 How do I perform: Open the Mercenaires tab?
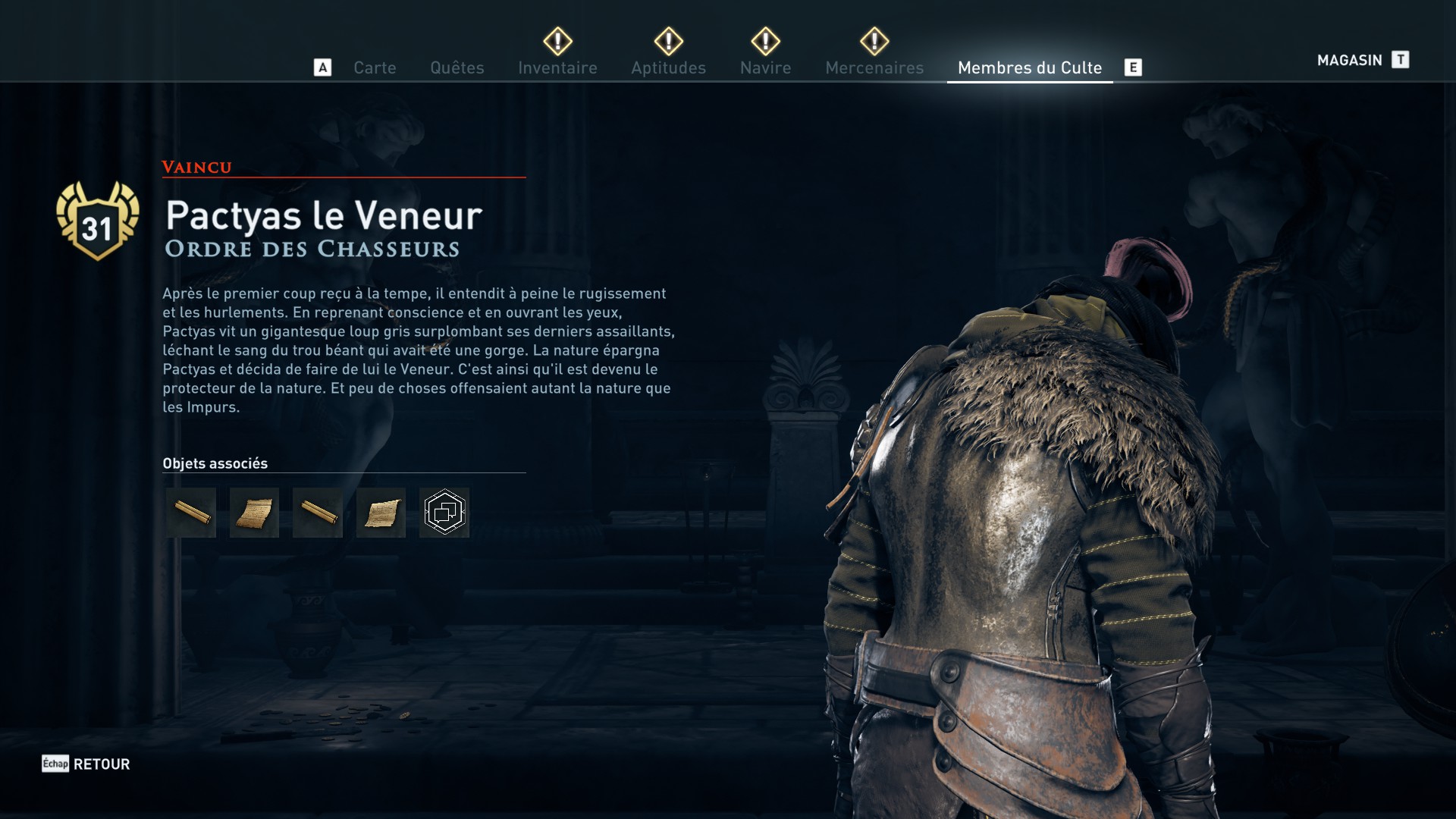click(x=874, y=68)
